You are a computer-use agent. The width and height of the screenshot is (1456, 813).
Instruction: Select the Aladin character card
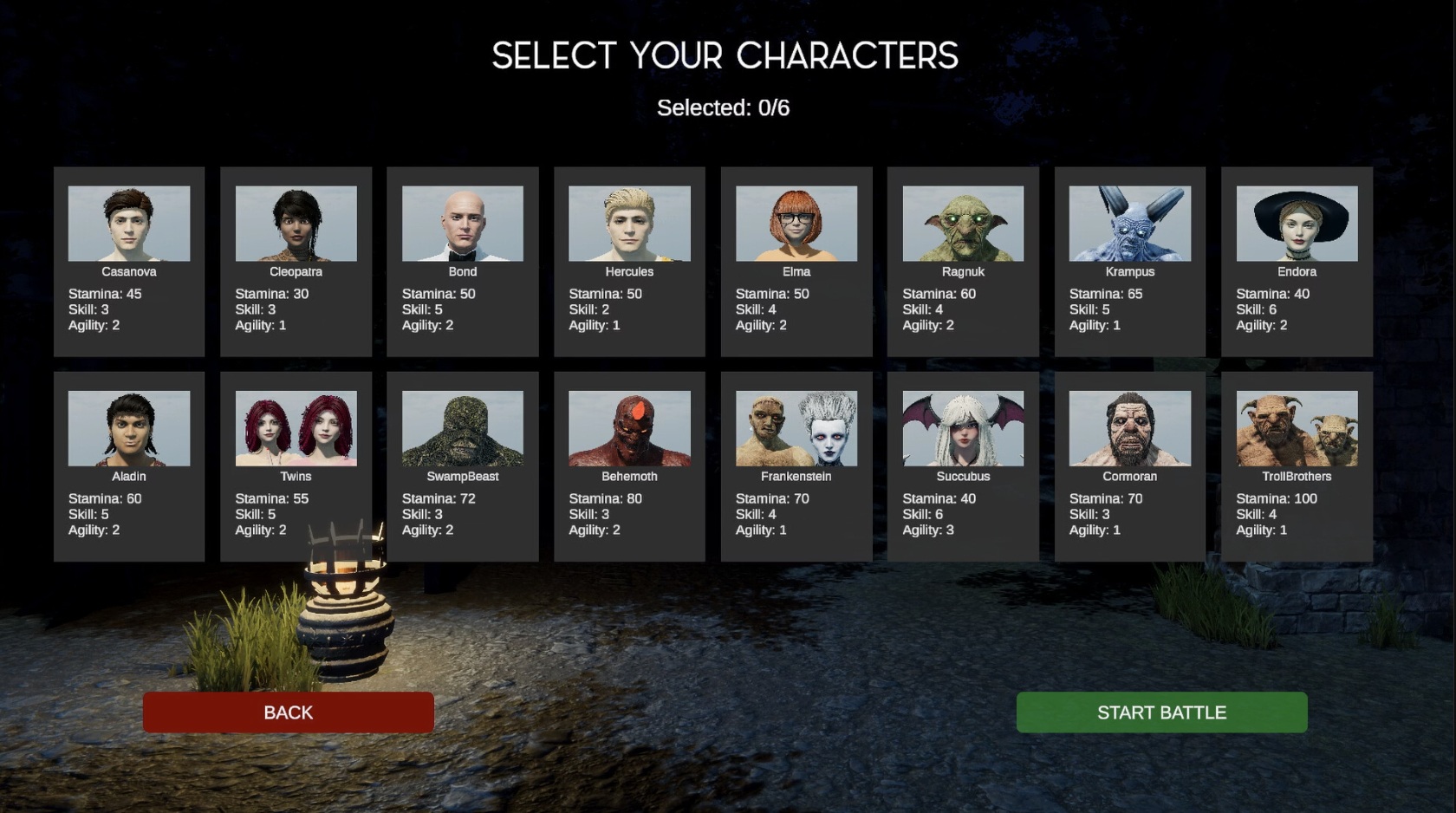129,466
